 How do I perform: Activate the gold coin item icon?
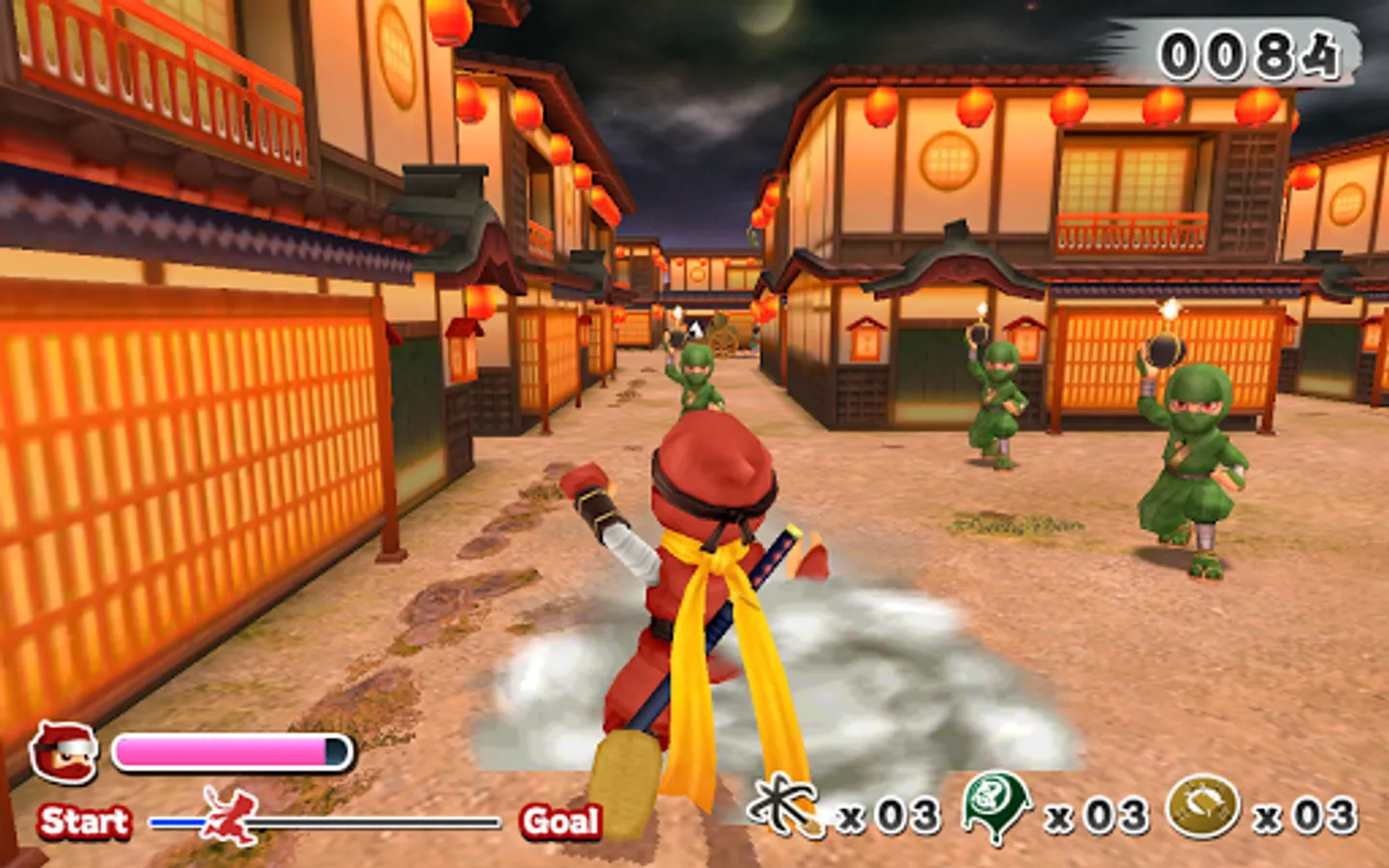click(1203, 807)
